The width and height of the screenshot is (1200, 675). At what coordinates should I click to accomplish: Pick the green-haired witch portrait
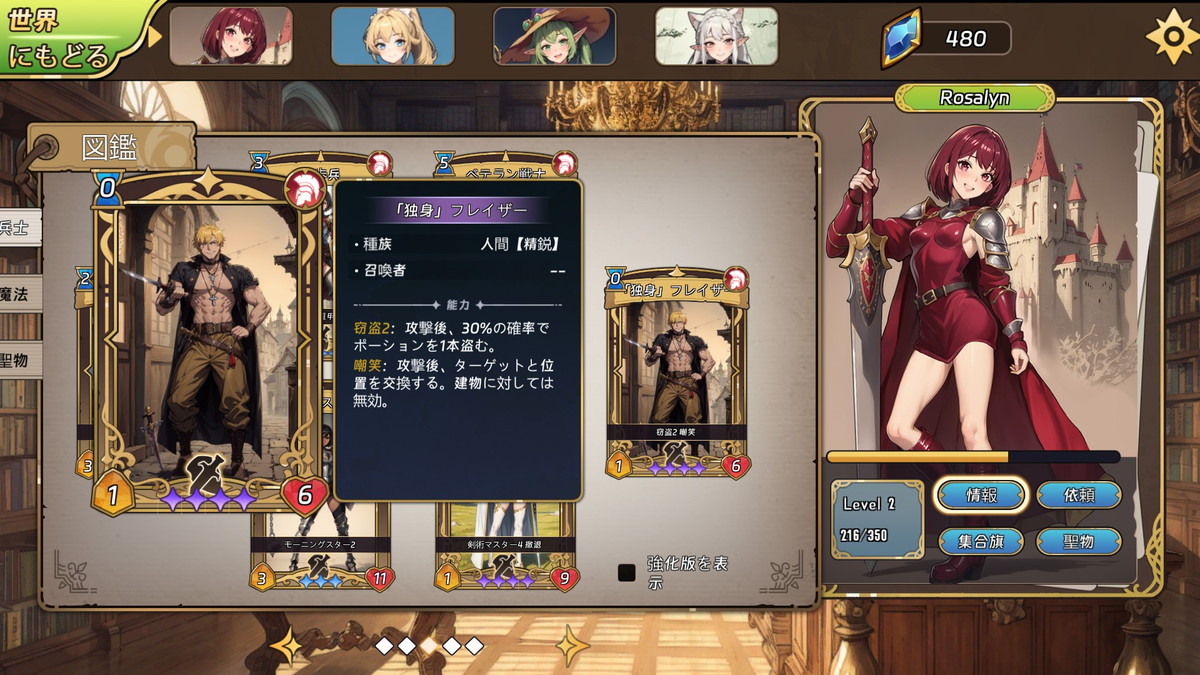click(554, 36)
